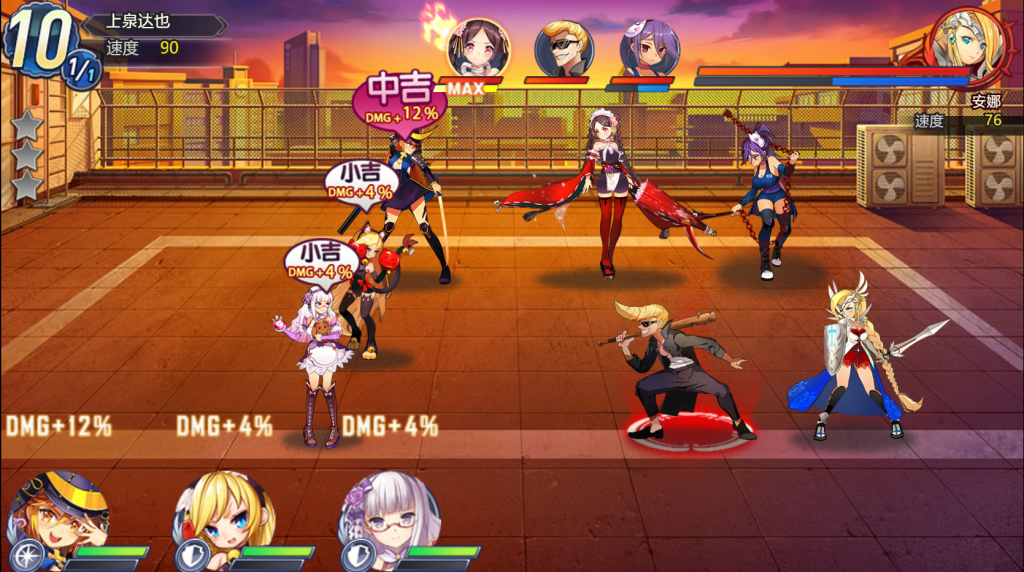Viewport: 1024px width, 572px height.
Task: Tap the black-haired girl enemy portrait marked MAX
Action: pyautogui.click(x=479, y=47)
